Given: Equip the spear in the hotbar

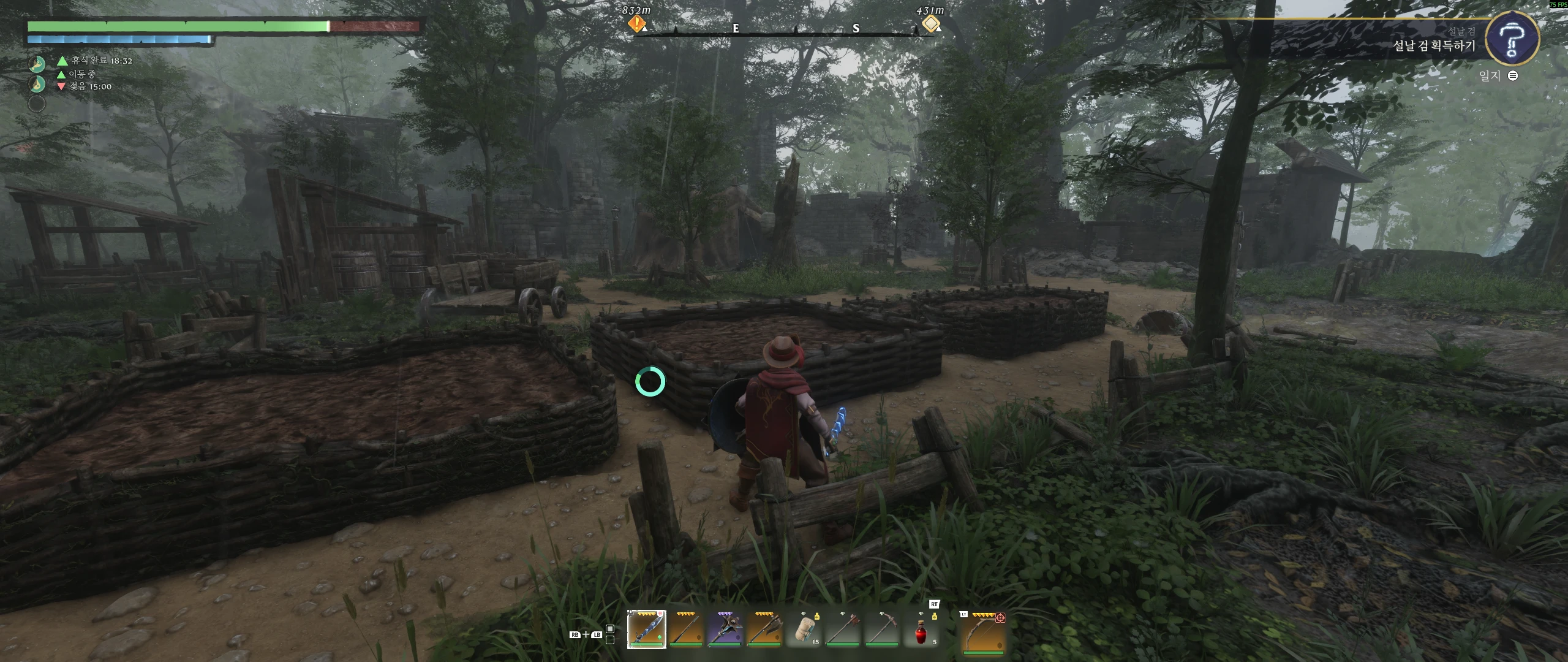Looking at the screenshot, I should (x=685, y=629).
